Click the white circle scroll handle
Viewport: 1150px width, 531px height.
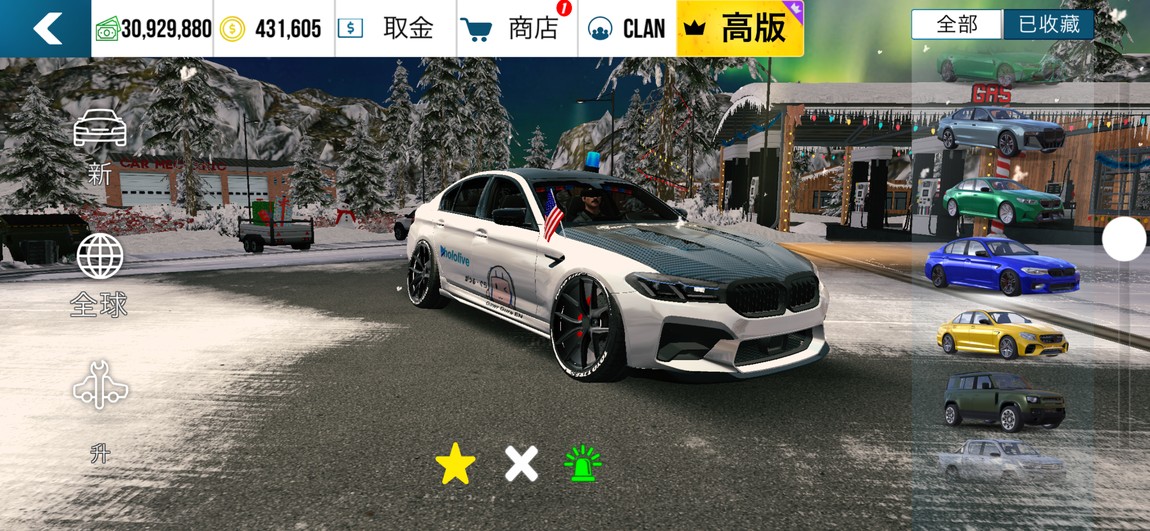point(1124,240)
